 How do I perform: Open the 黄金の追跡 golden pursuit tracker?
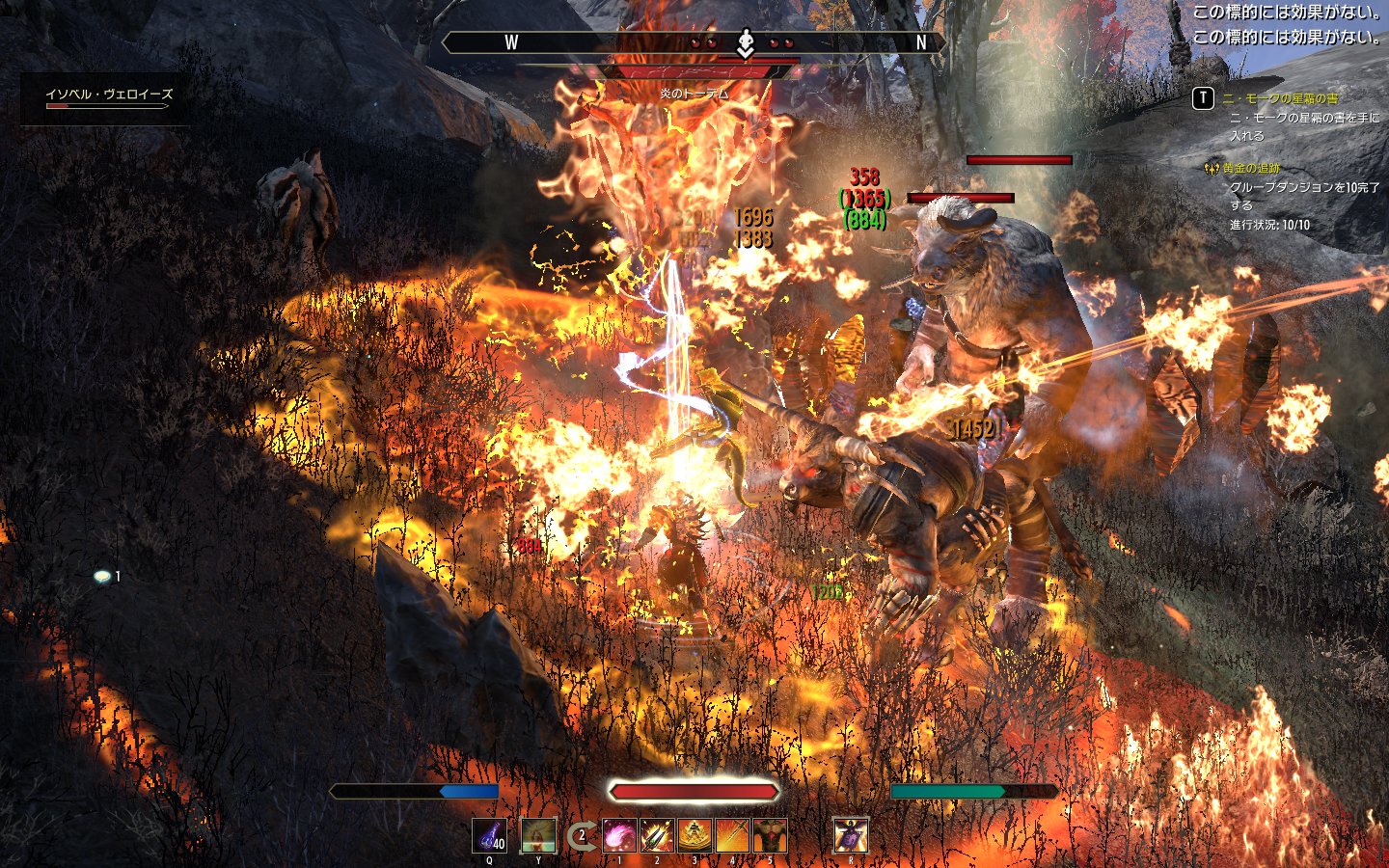click(1251, 169)
